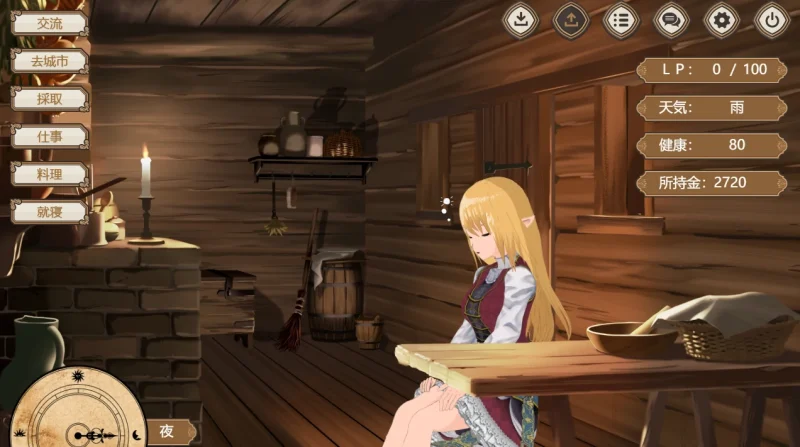The width and height of the screenshot is (800, 447).
Task: Open the list log icon
Action: (621, 19)
